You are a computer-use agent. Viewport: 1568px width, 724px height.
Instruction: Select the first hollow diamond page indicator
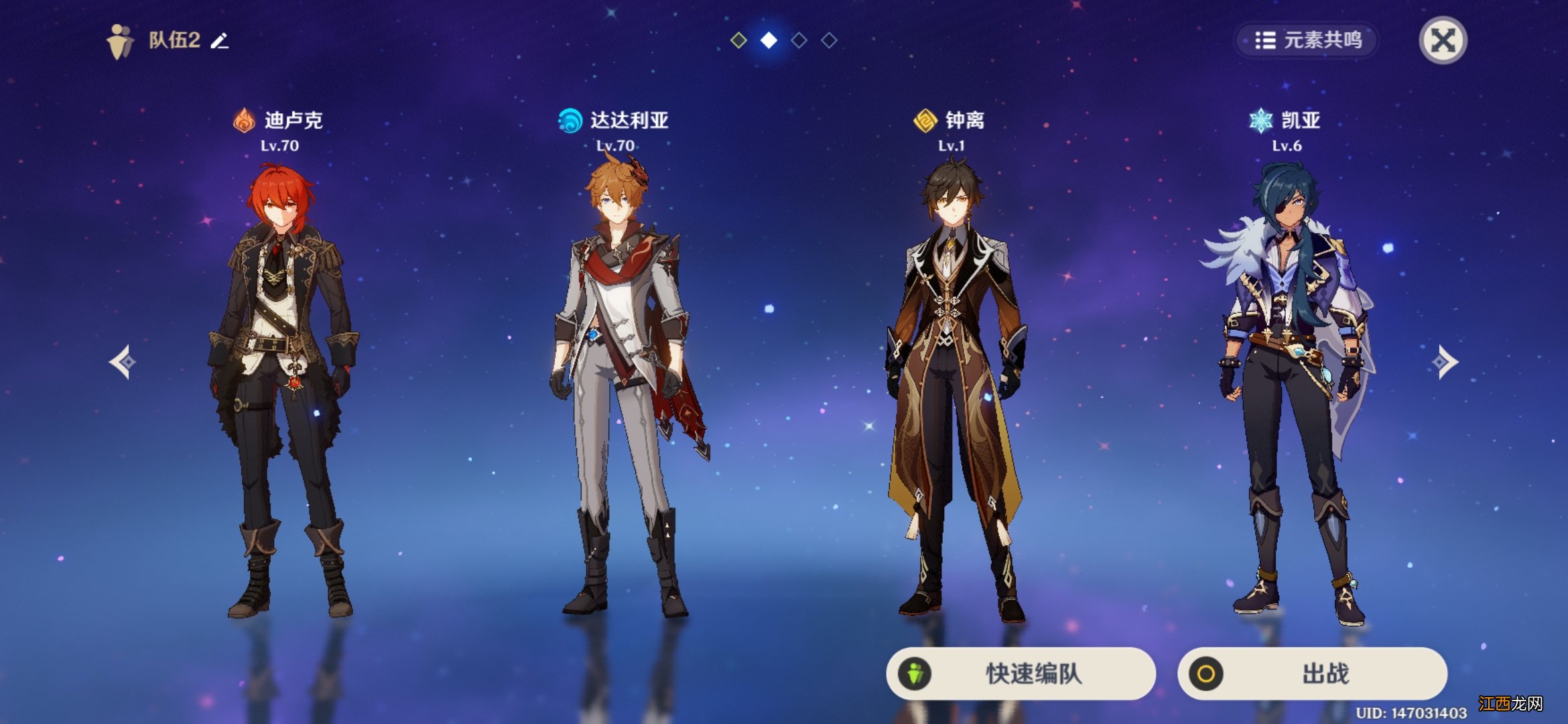(738, 42)
